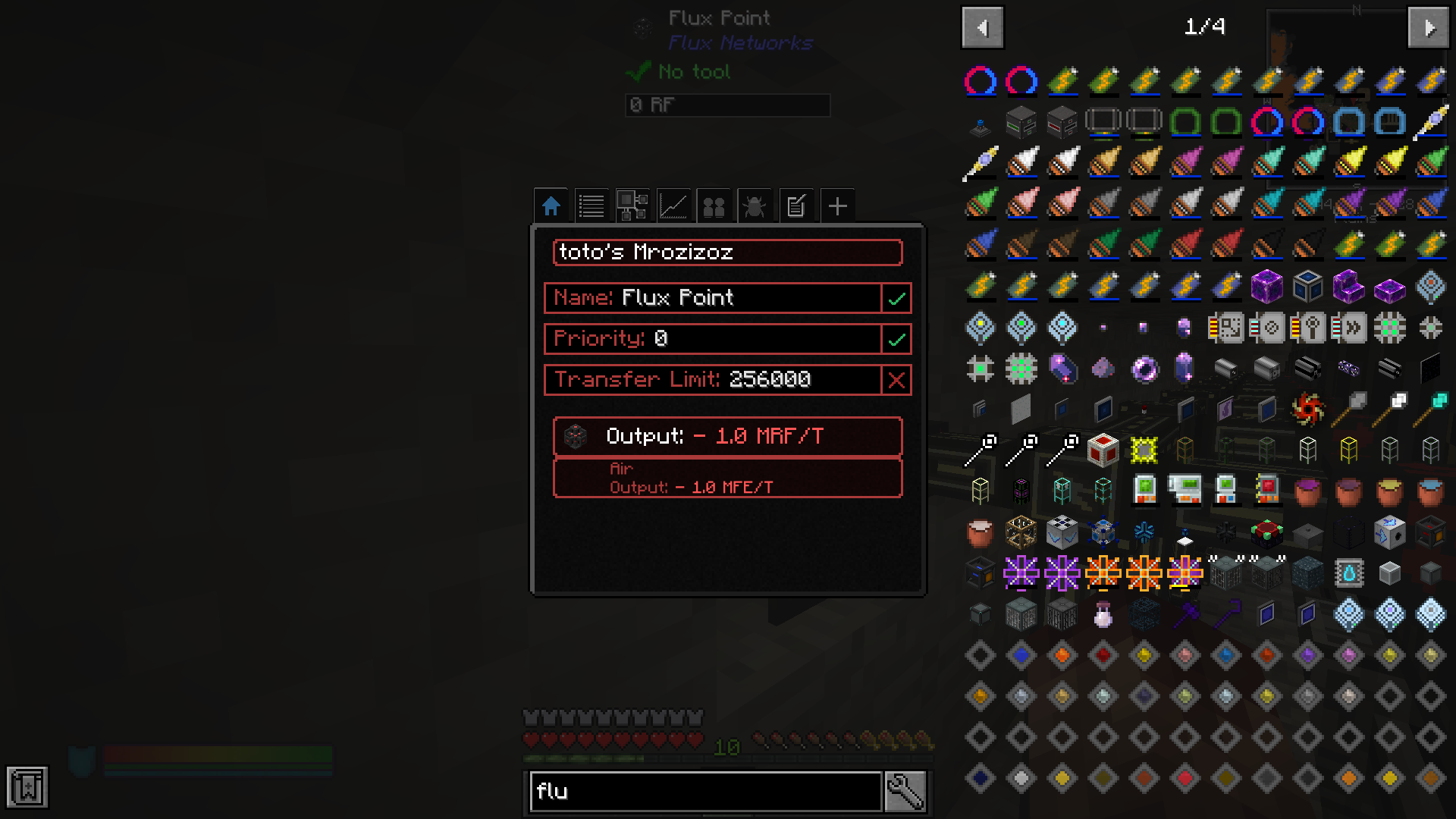Image resolution: width=1456 pixels, height=819 pixels.
Task: Open the bookmark icon in the corner
Action: click(x=27, y=787)
